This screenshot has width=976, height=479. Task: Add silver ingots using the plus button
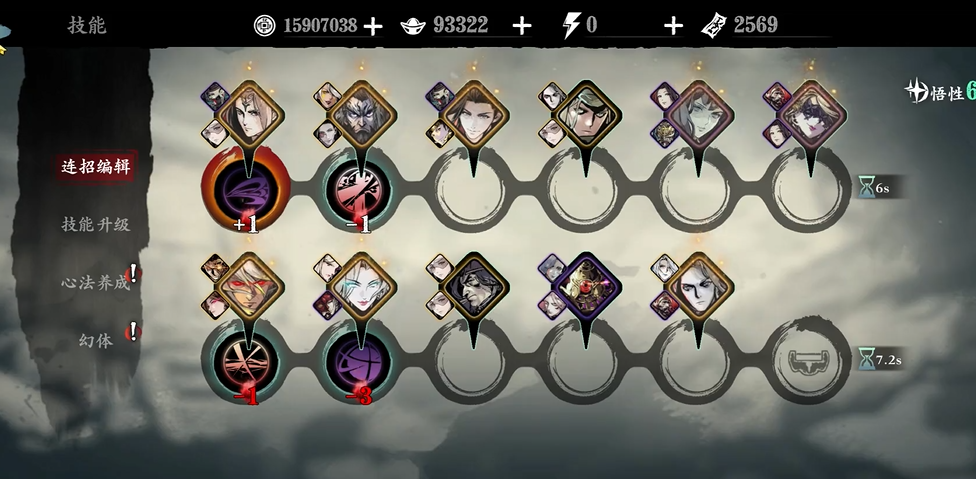(521, 26)
